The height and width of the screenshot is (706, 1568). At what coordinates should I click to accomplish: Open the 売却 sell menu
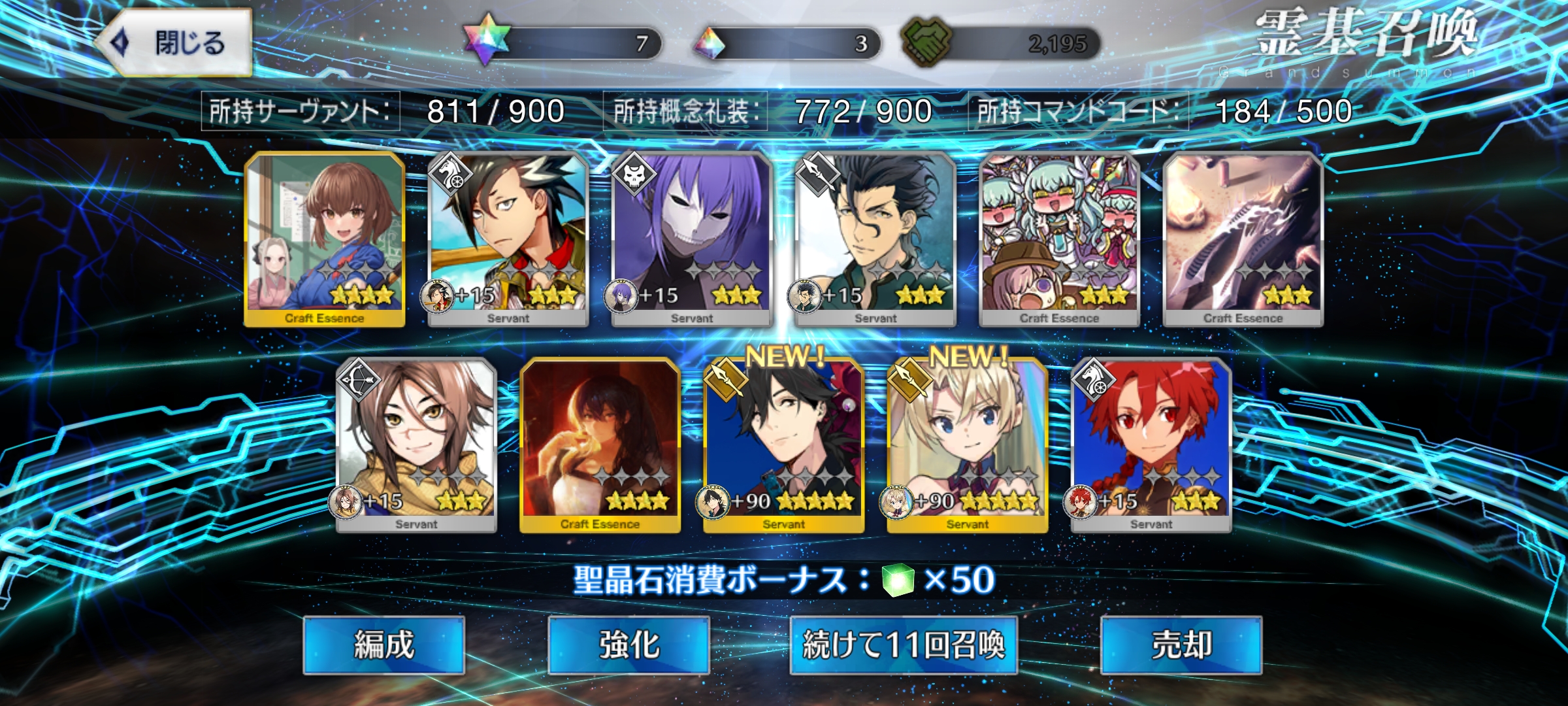[1181, 645]
